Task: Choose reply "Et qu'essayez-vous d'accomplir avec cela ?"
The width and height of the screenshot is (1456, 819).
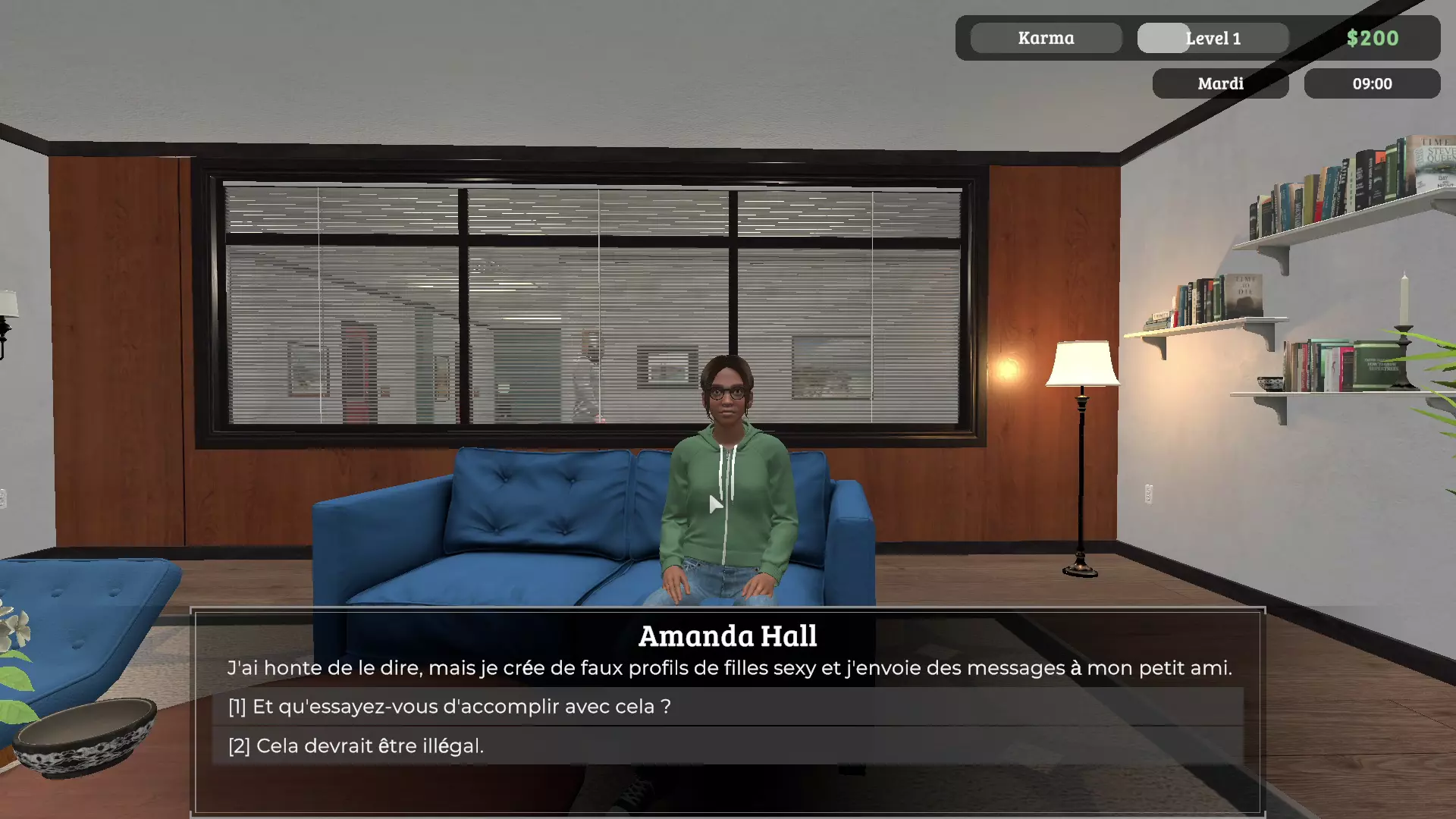Action: tap(450, 707)
